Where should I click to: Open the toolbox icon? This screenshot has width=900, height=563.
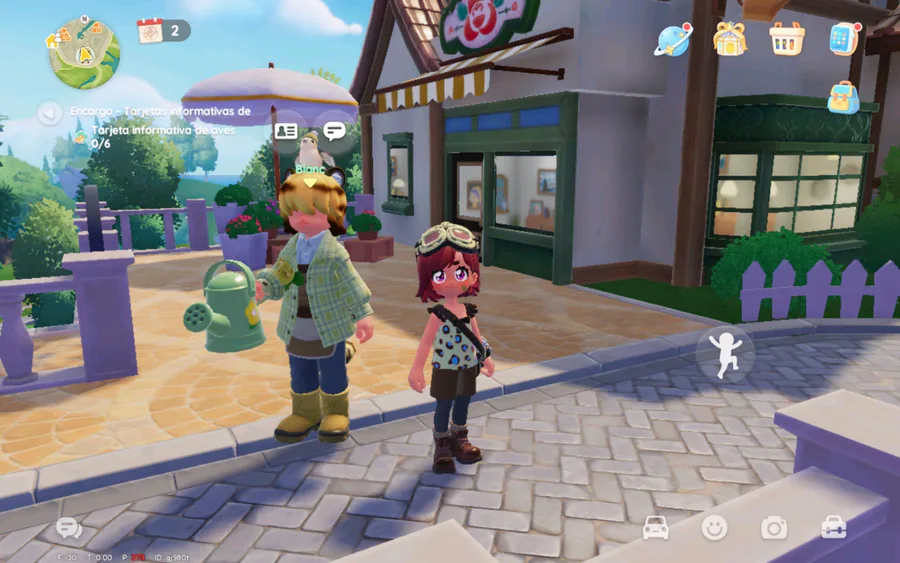coord(833,528)
